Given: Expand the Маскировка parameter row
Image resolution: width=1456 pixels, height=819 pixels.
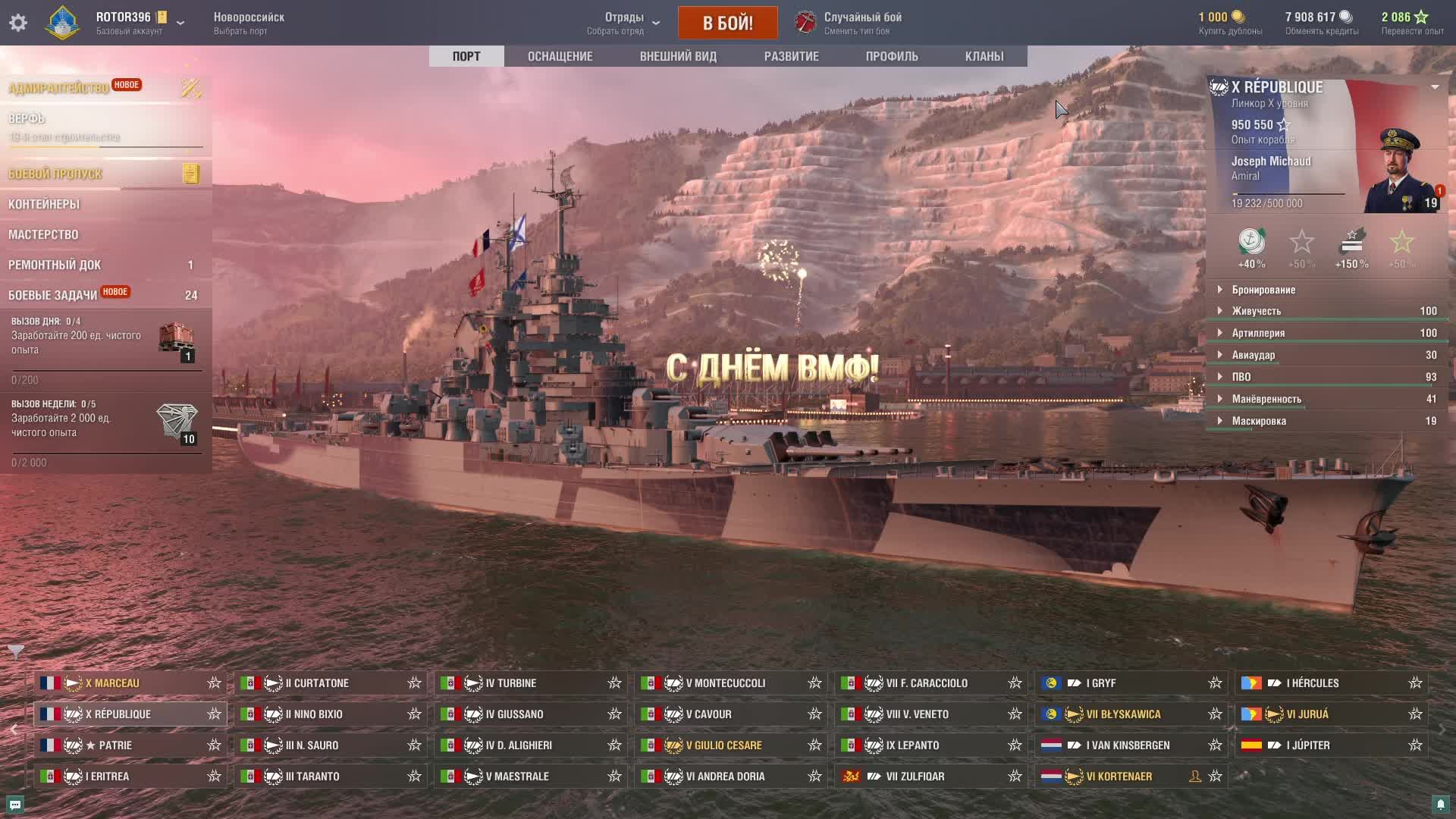Looking at the screenshot, I should (x=1259, y=421).
